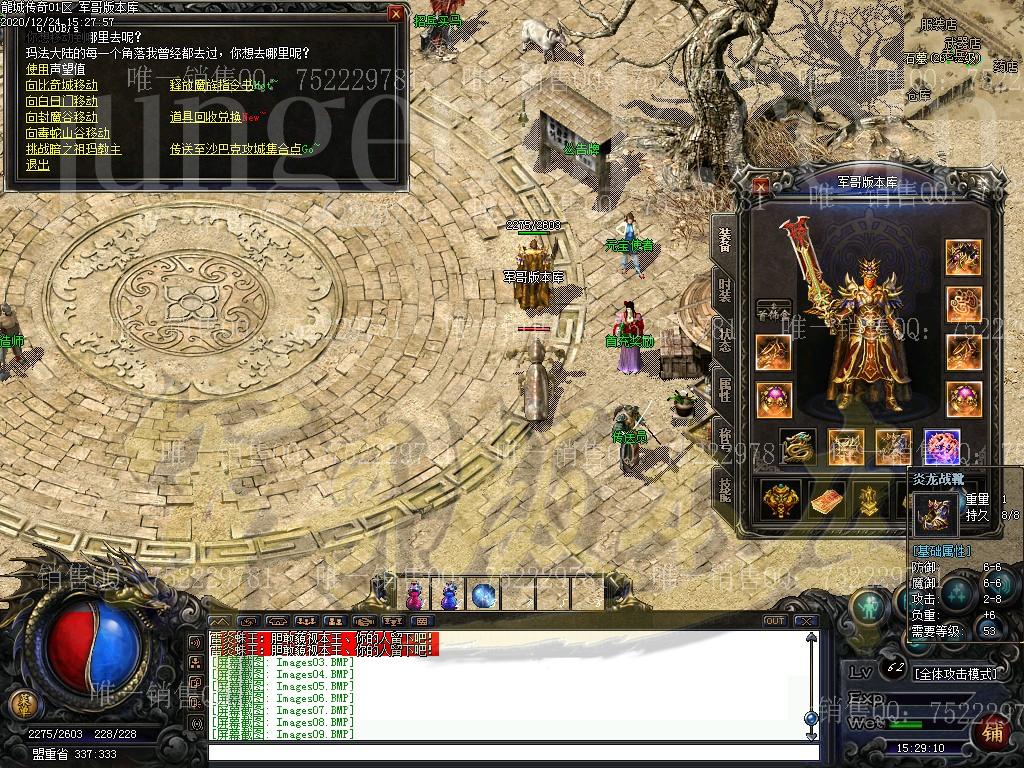Viewport: 1024px width, 768px height.
Task: Use the blue orb hotbar item
Action: 484,596
